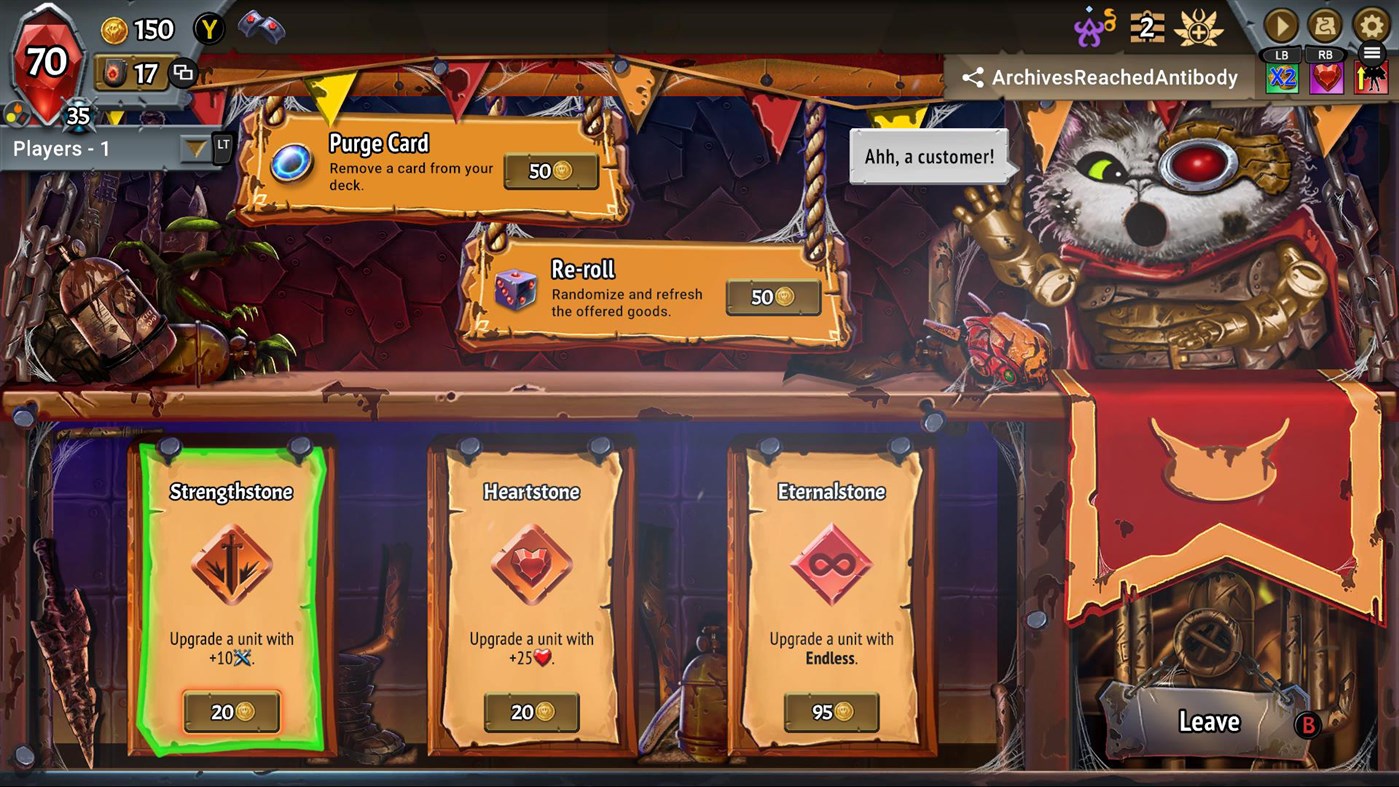This screenshot has height=787, width=1399.
Task: Inspect the bracers artifact icon
Action: tap(260, 28)
